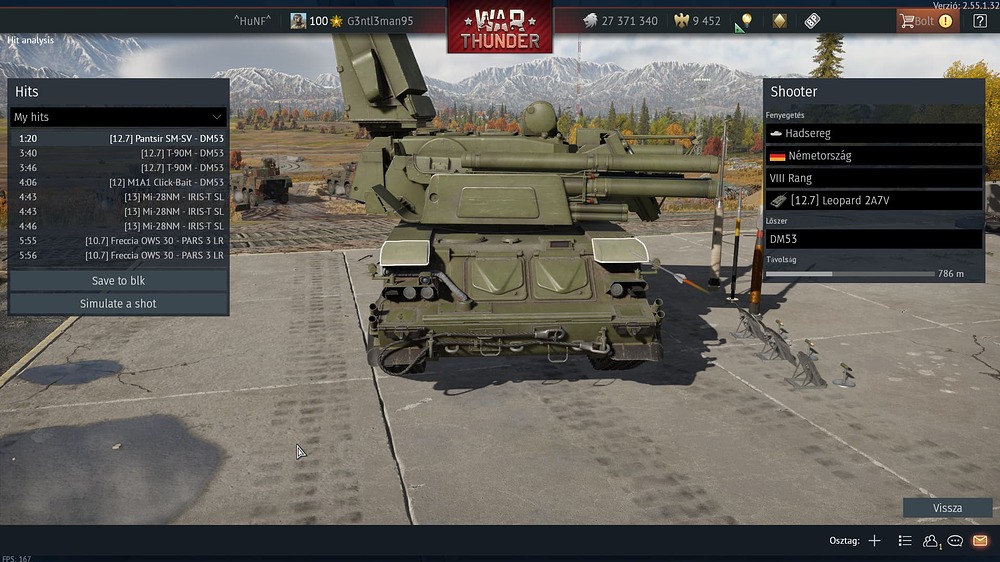
Task: Select the 1:20 Pantsir SM-SV hit
Action: click(x=118, y=139)
